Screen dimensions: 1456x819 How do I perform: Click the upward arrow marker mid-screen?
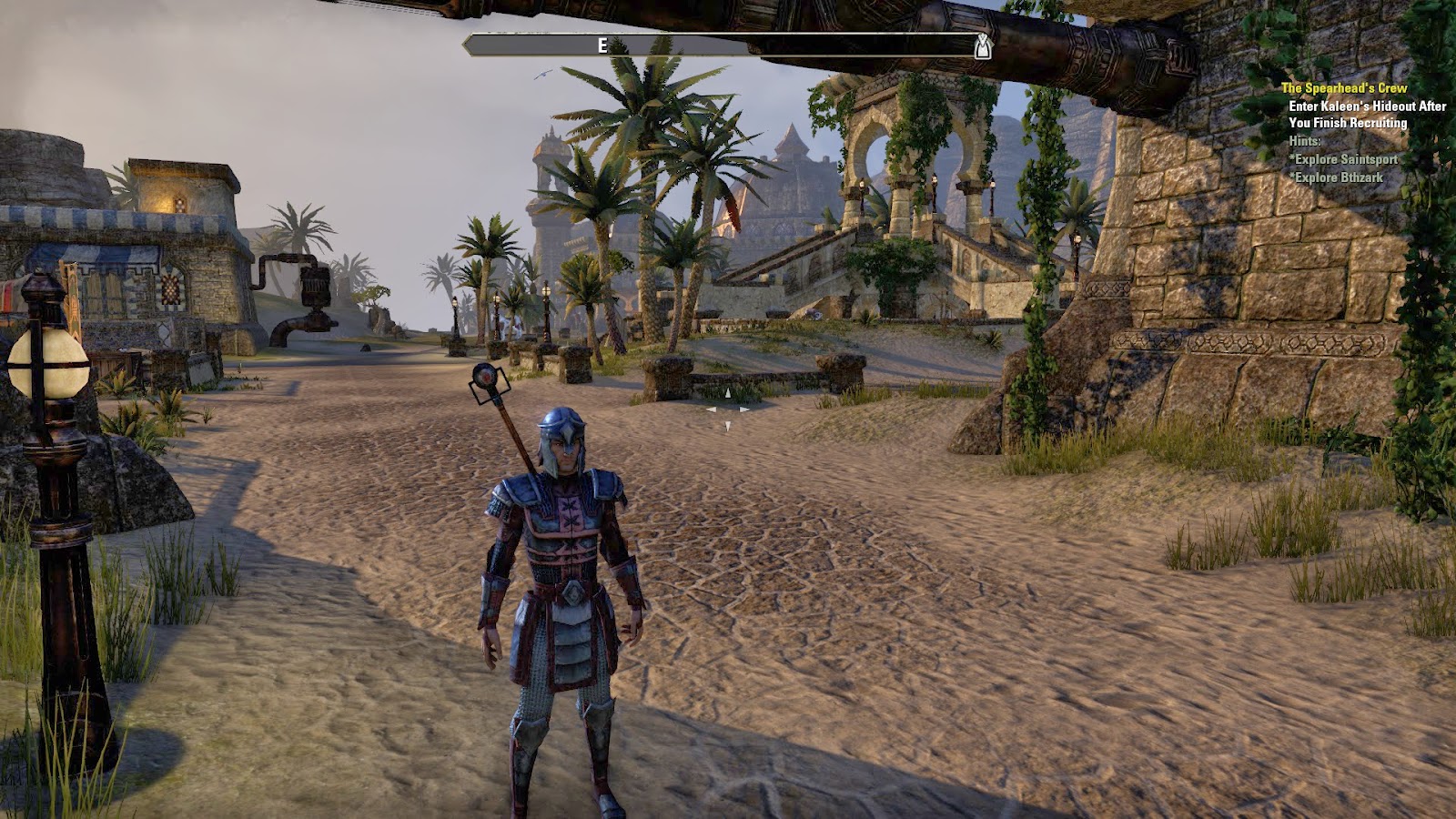point(727,391)
